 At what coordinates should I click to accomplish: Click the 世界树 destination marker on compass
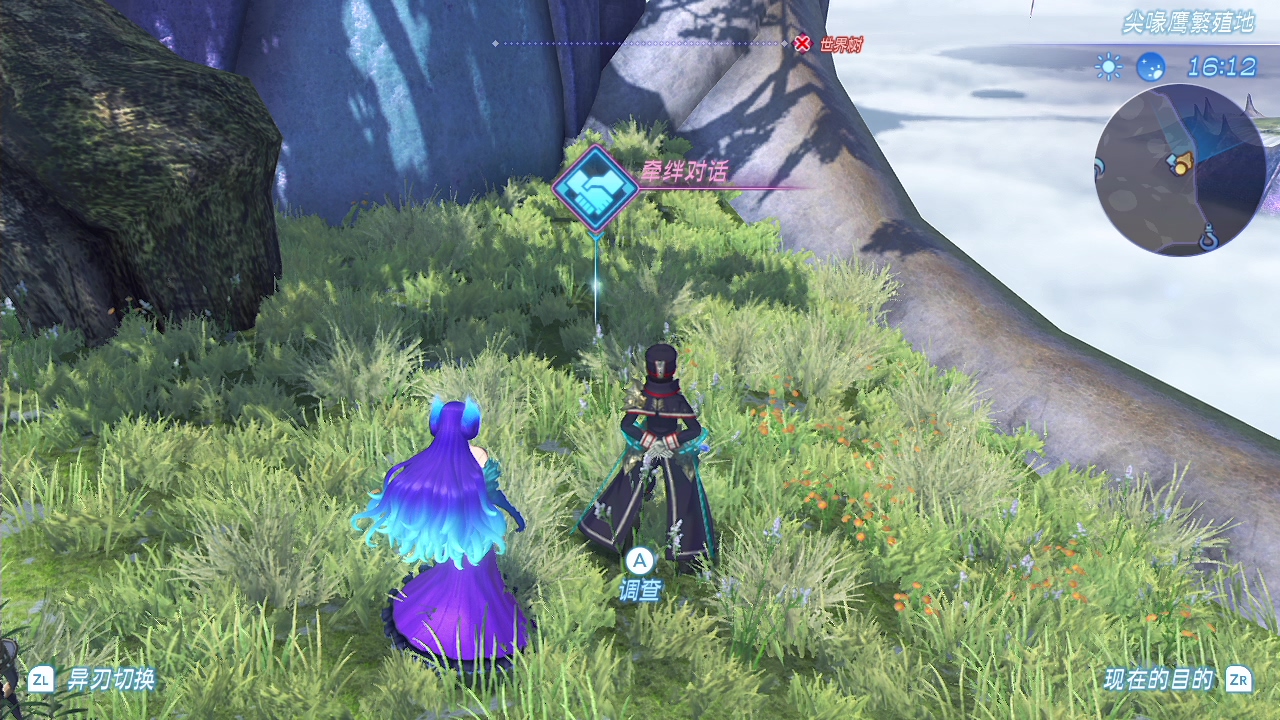click(802, 43)
